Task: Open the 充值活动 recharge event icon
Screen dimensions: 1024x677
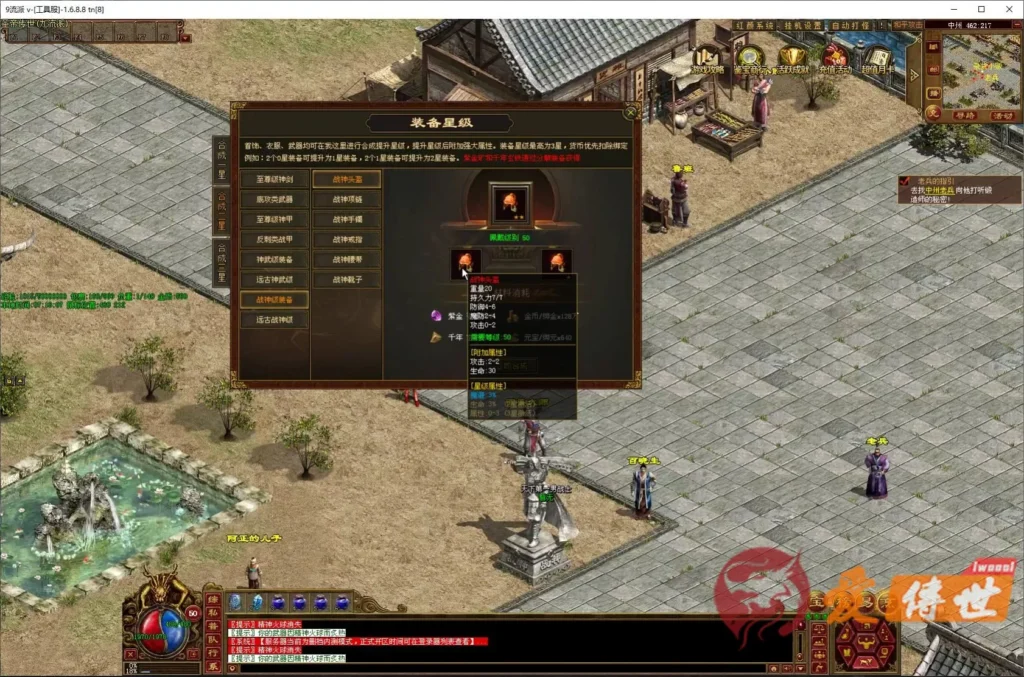Action: (836, 60)
